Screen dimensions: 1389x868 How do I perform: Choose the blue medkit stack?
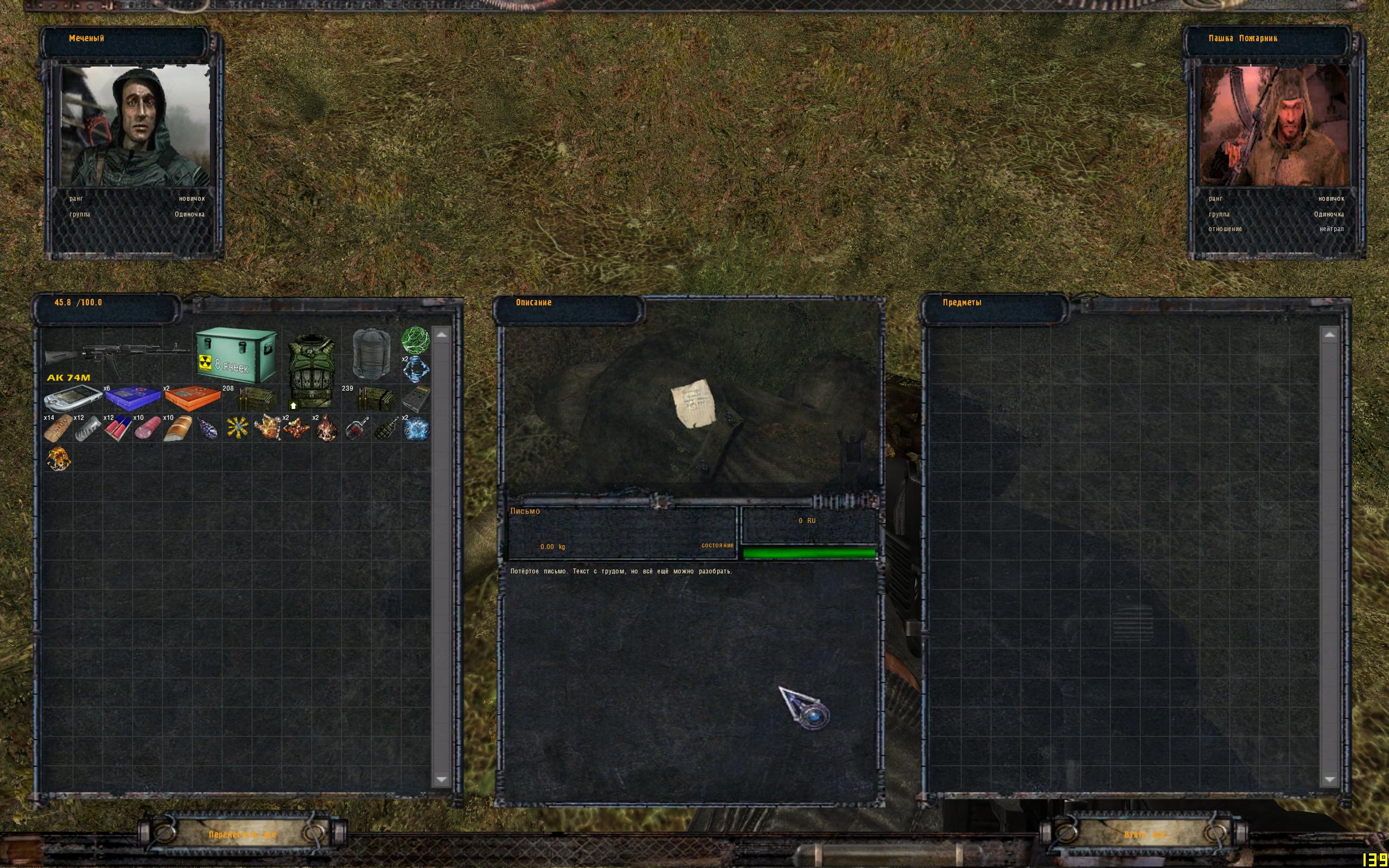pyautogui.click(x=132, y=398)
